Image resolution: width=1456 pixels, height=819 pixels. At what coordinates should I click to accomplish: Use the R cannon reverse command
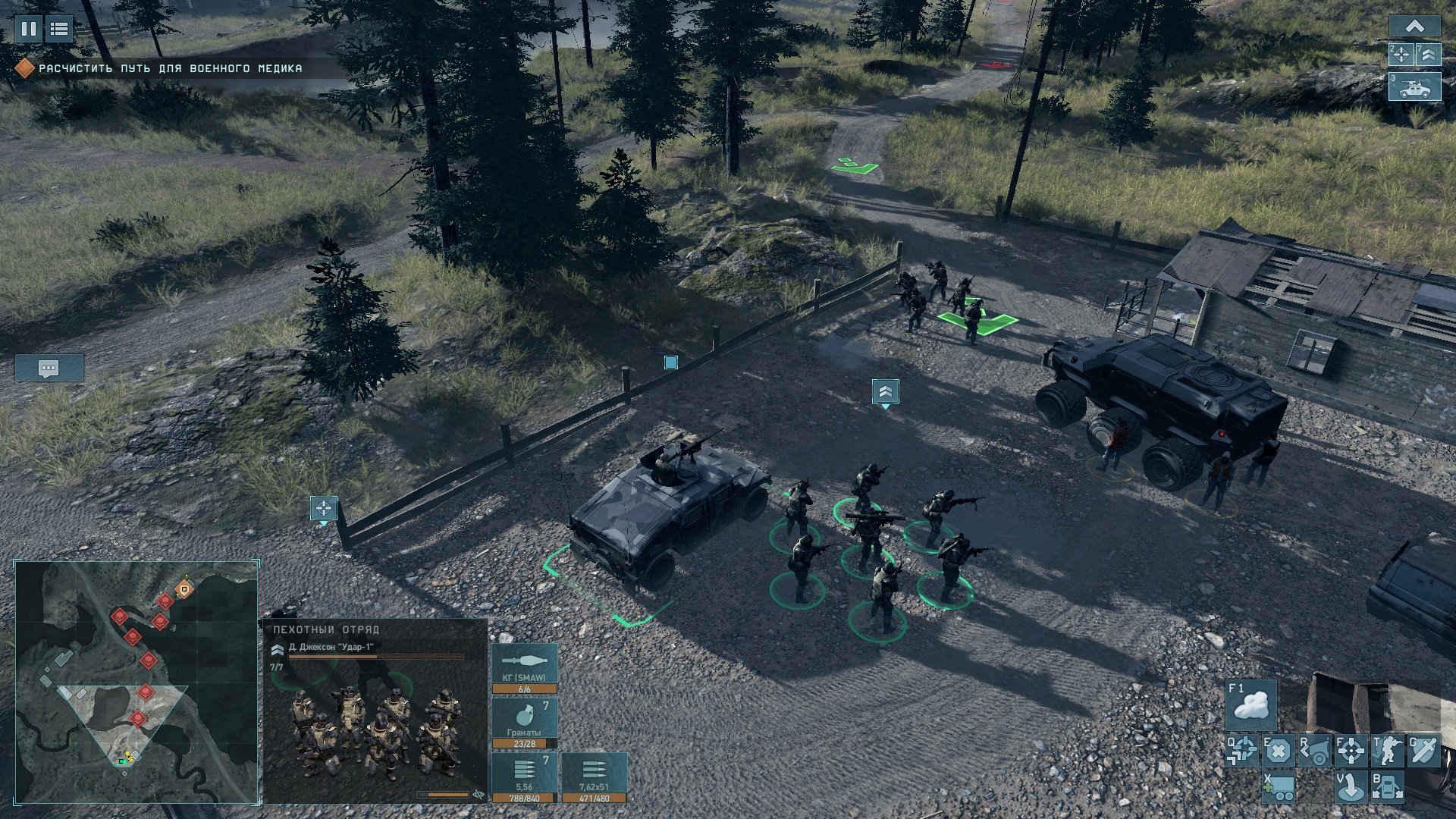pyautogui.click(x=1314, y=751)
